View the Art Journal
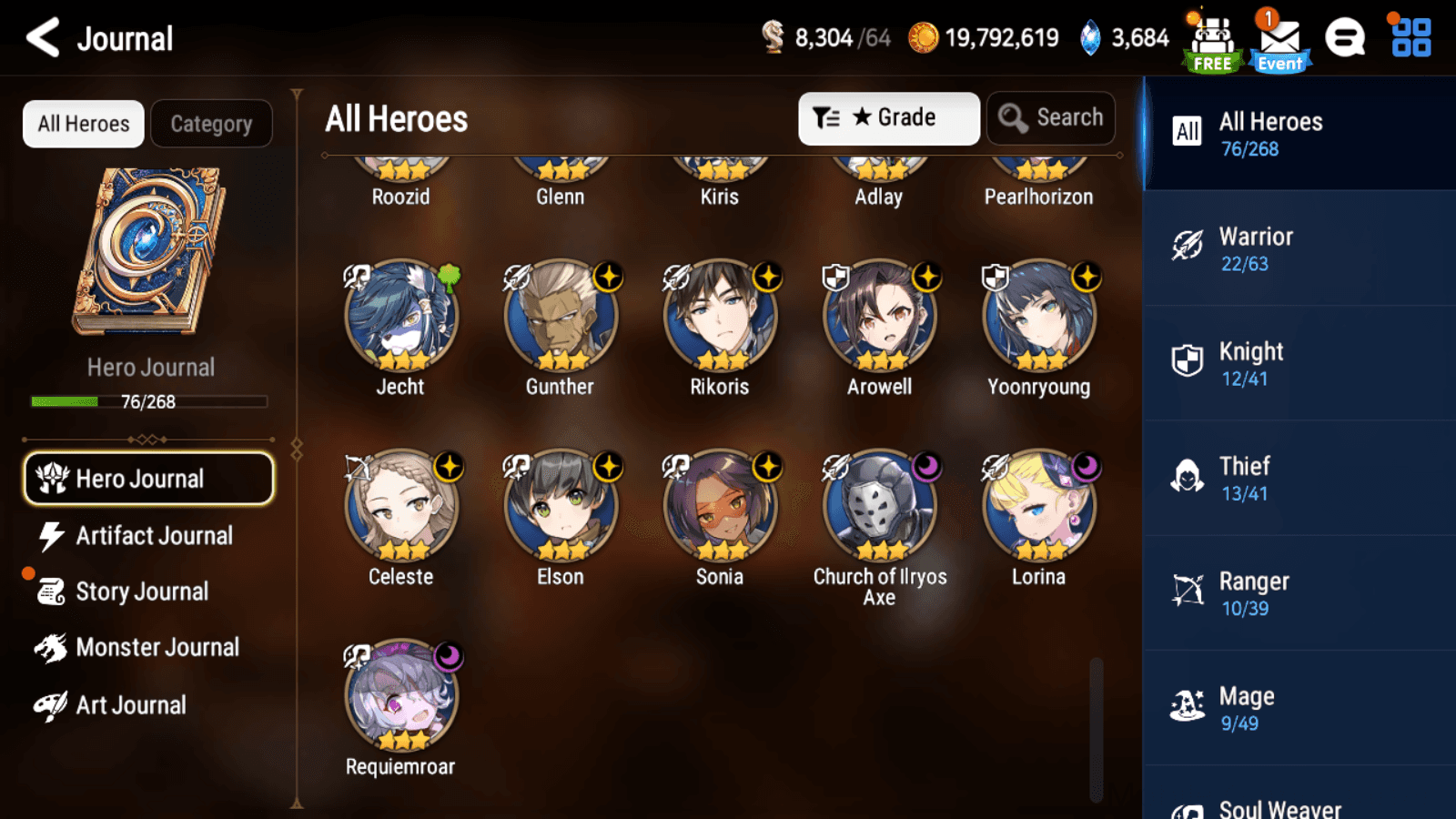The image size is (1456, 819). pos(130,705)
